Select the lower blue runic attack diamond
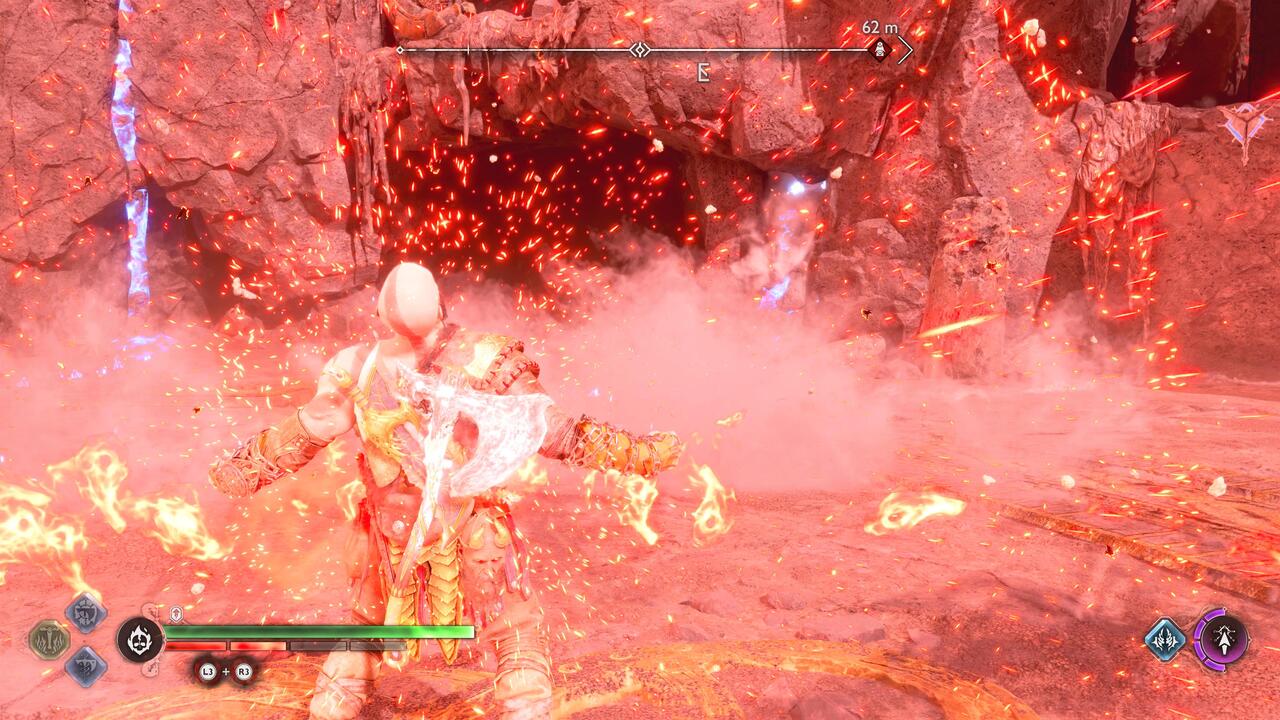 tap(84, 665)
